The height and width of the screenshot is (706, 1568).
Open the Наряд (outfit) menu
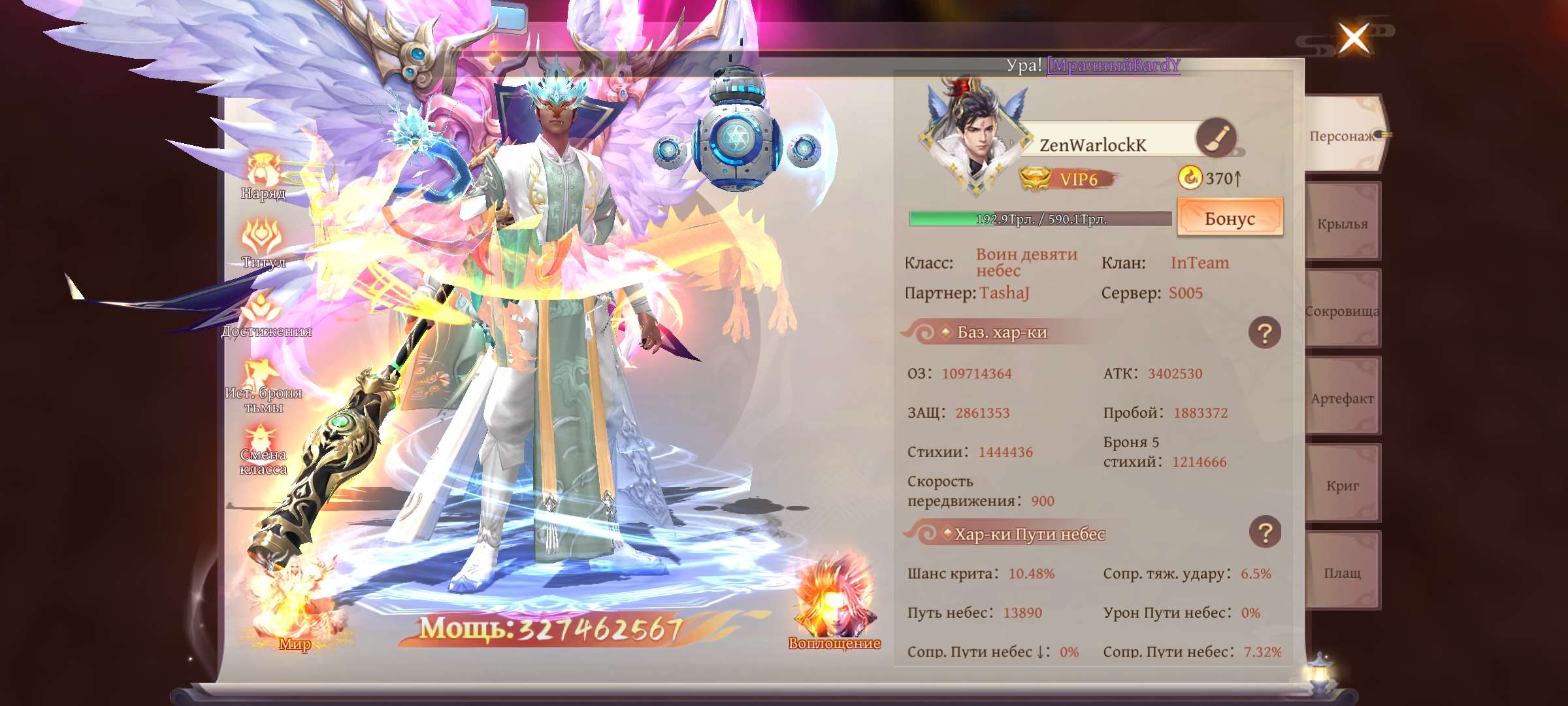click(x=264, y=175)
